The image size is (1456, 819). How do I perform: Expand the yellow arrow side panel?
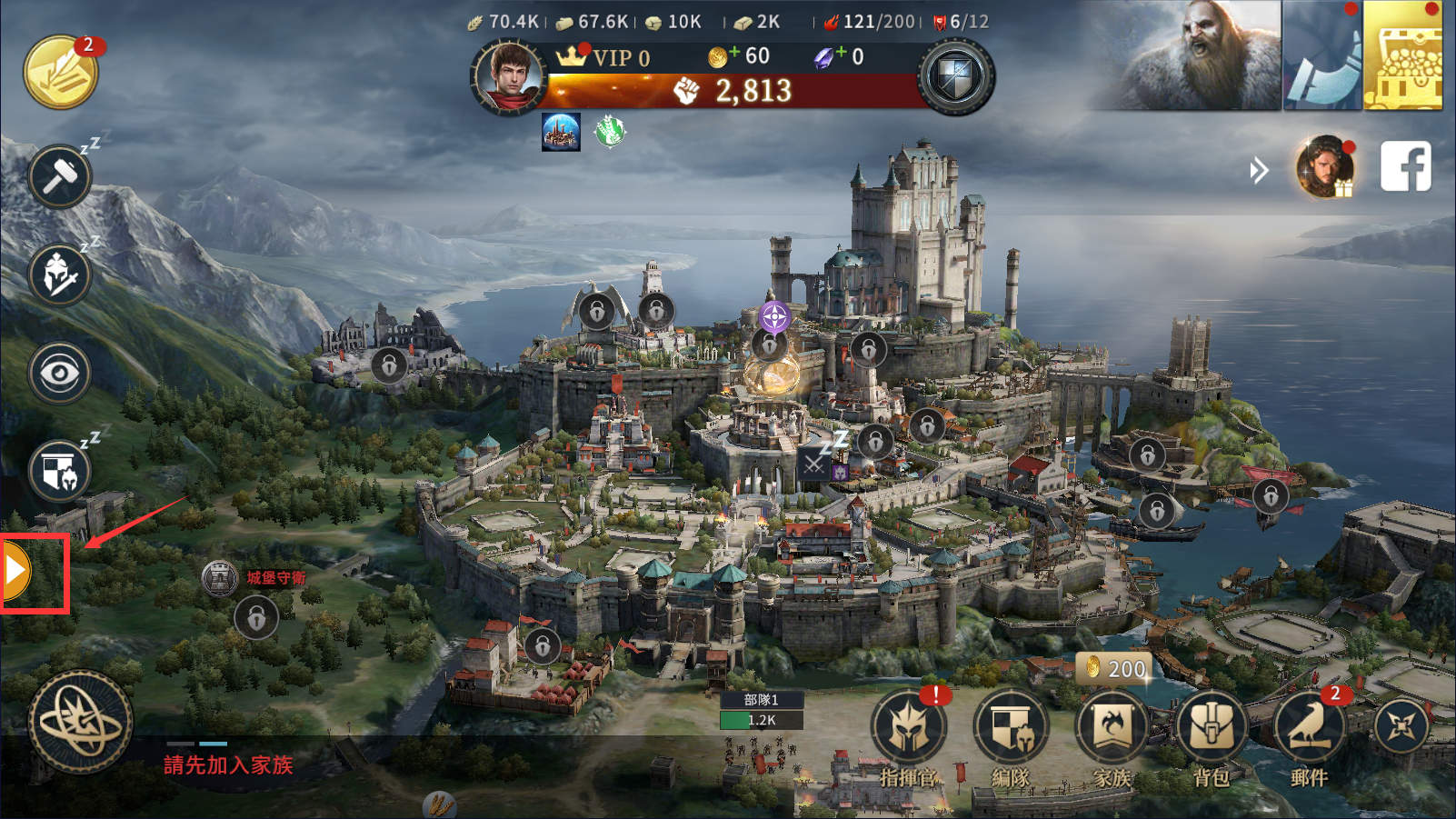[16, 572]
